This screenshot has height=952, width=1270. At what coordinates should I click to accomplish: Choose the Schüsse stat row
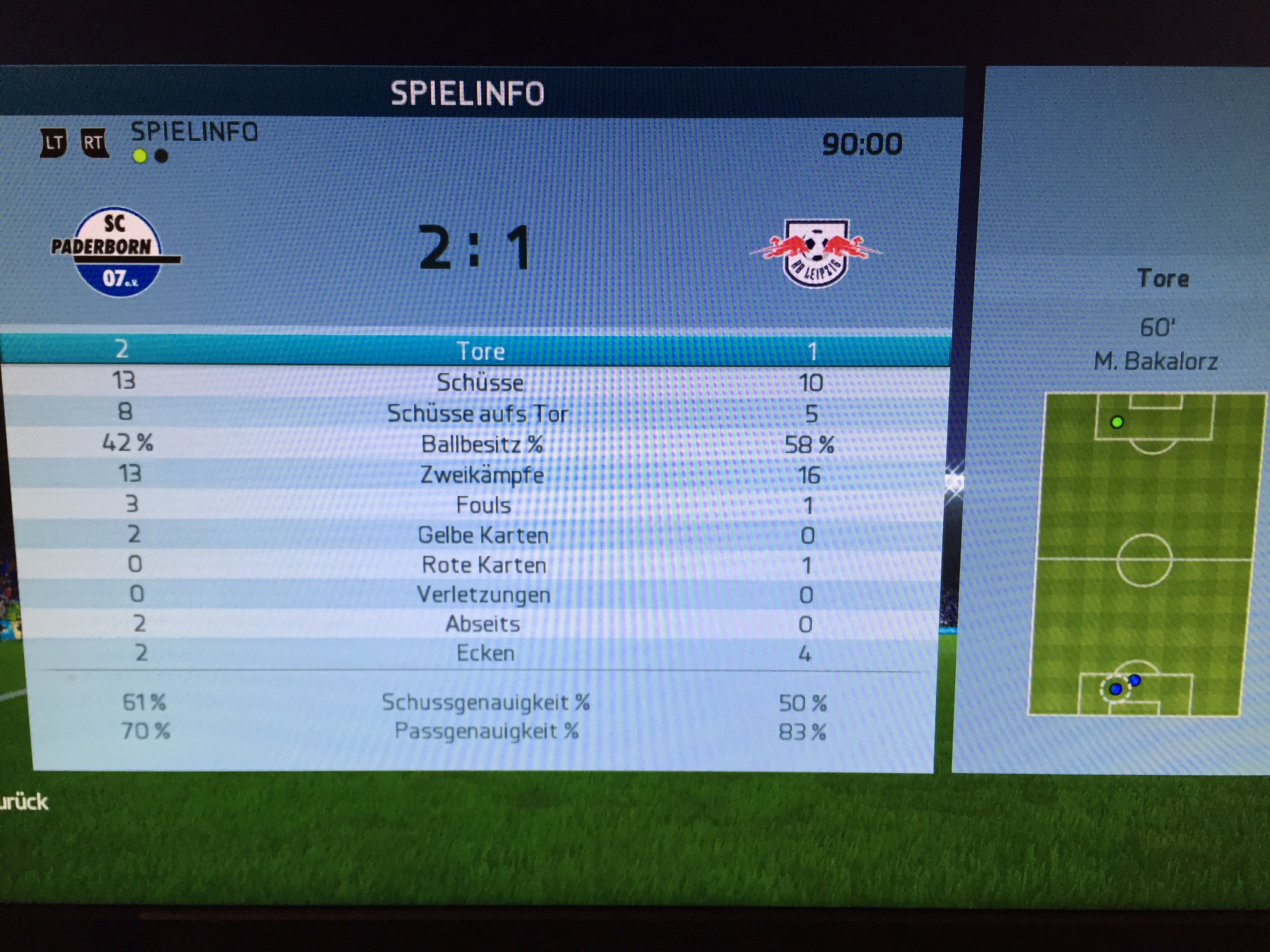point(481,382)
